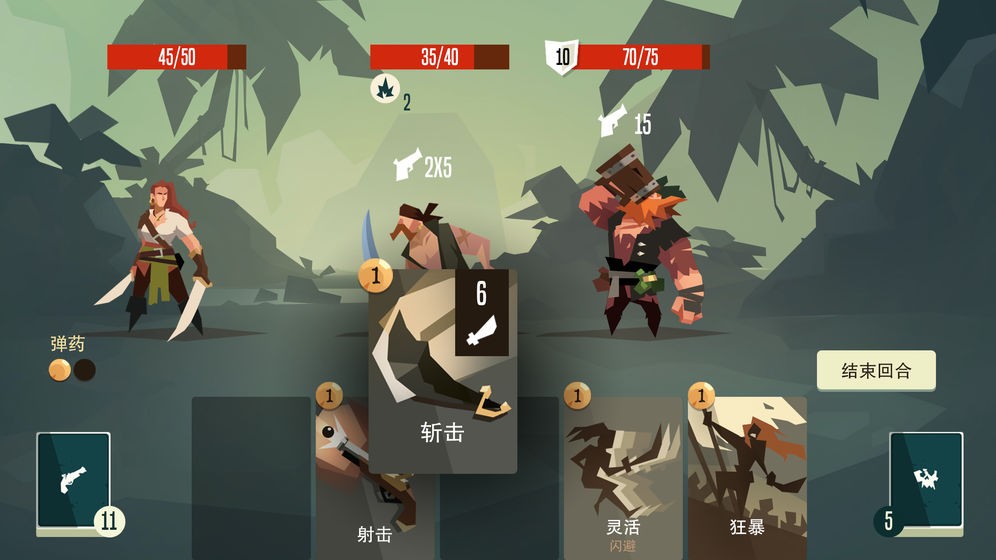This screenshot has height=560, width=996.
Task: End the turn with 结束回合
Action: 876,370
